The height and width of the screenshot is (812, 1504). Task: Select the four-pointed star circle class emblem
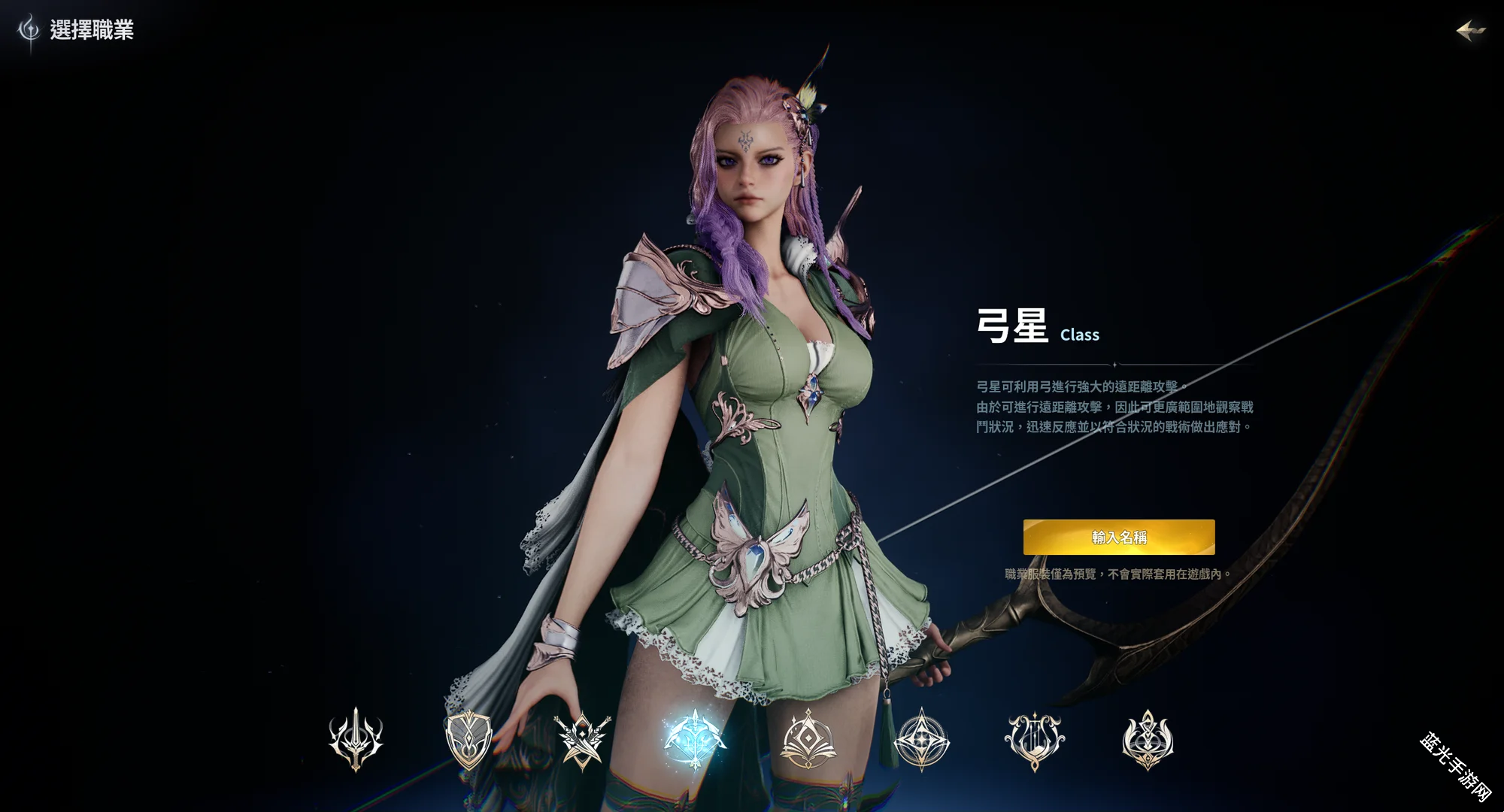pyautogui.click(x=922, y=739)
